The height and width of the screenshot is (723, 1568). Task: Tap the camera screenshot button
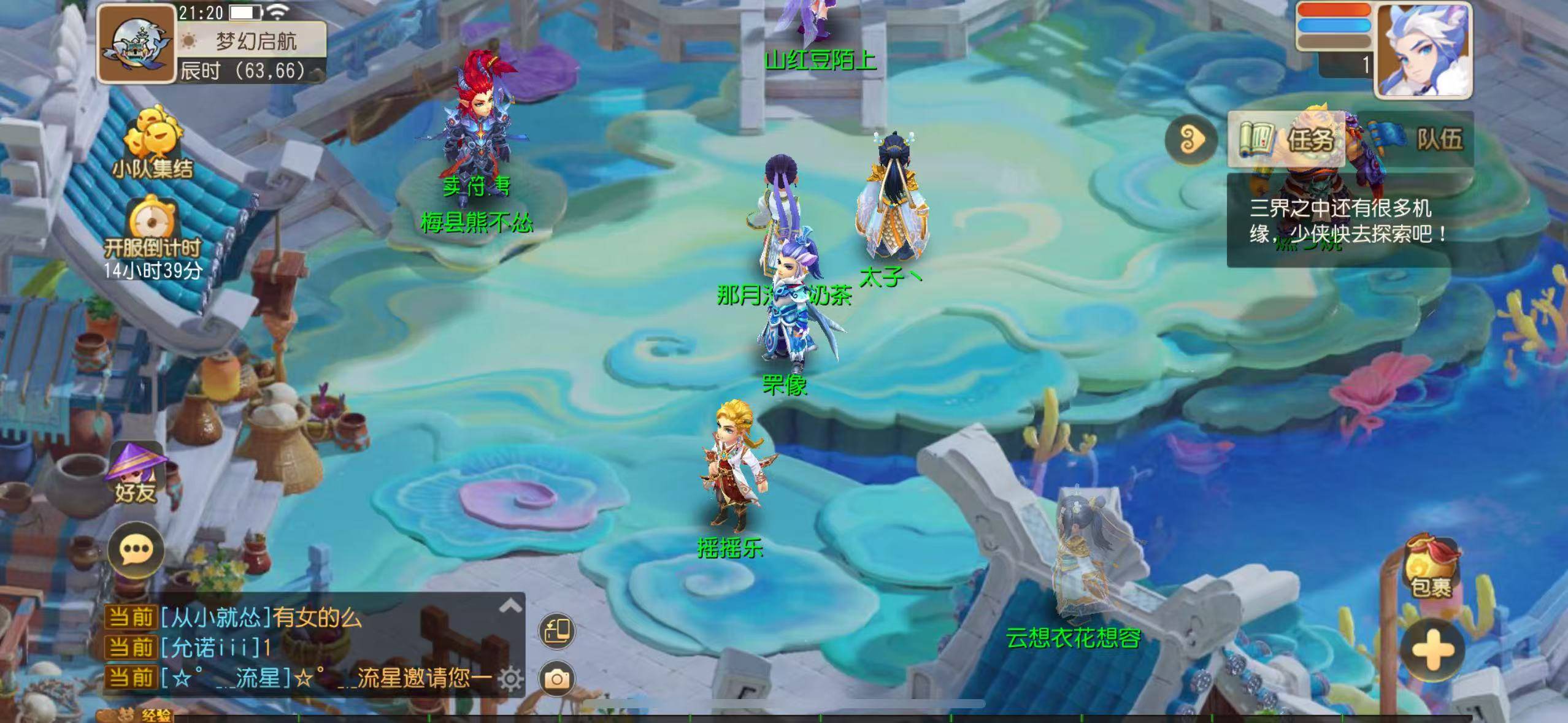pos(557,679)
